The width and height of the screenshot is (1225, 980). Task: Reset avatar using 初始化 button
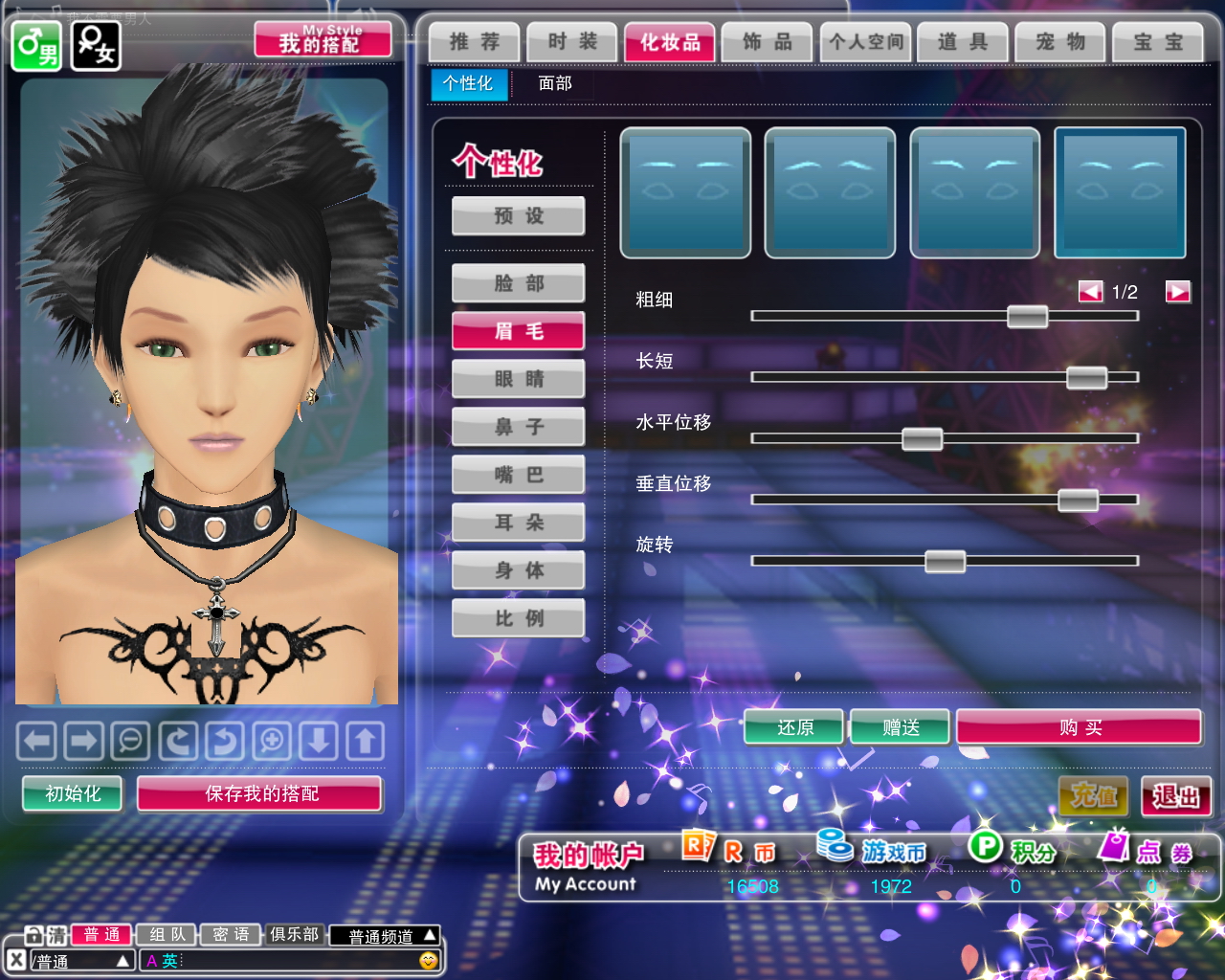point(73,793)
